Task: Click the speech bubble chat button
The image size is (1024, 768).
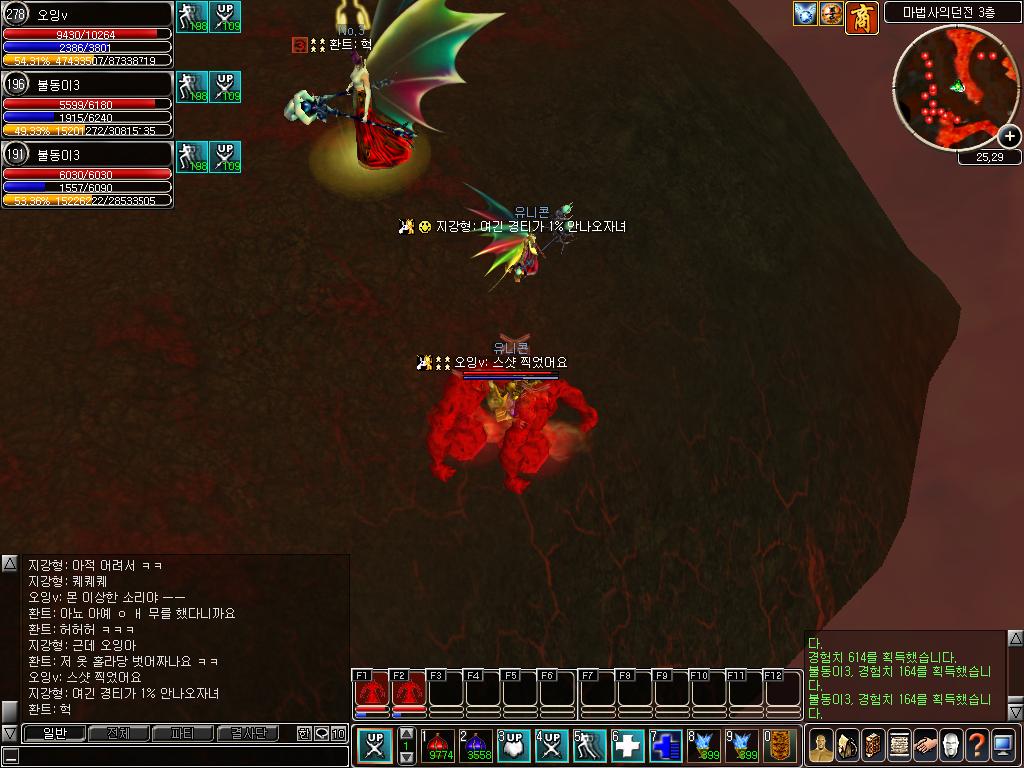Action: click(x=321, y=733)
